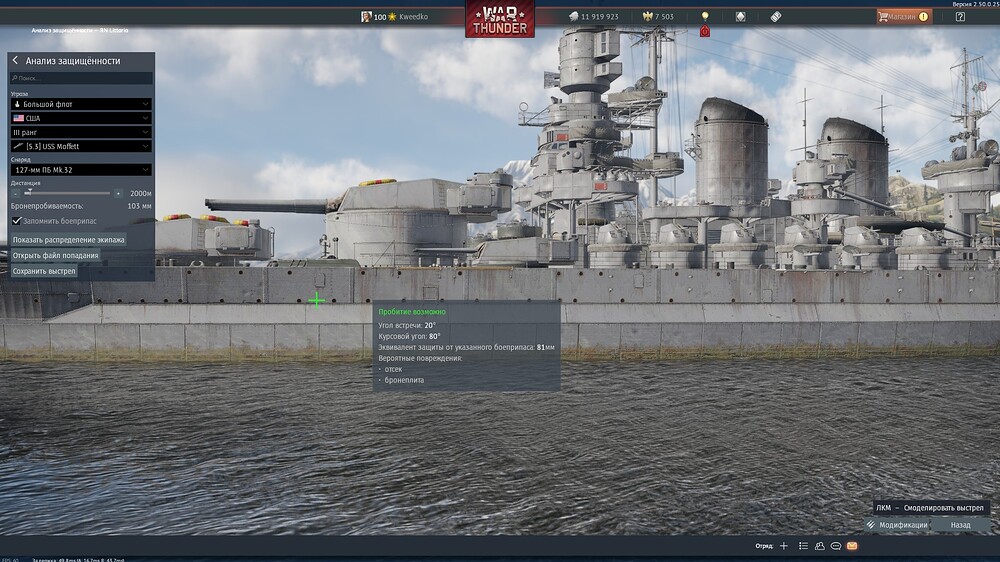Choose a ship in USS Moffett dropdown
This screenshot has height=562, width=1000.
(81, 146)
